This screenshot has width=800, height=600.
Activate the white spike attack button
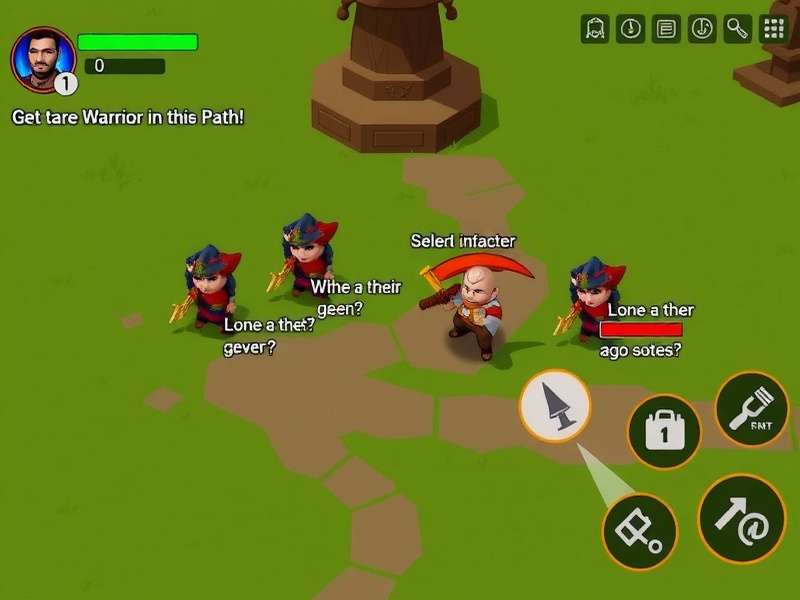pos(555,406)
